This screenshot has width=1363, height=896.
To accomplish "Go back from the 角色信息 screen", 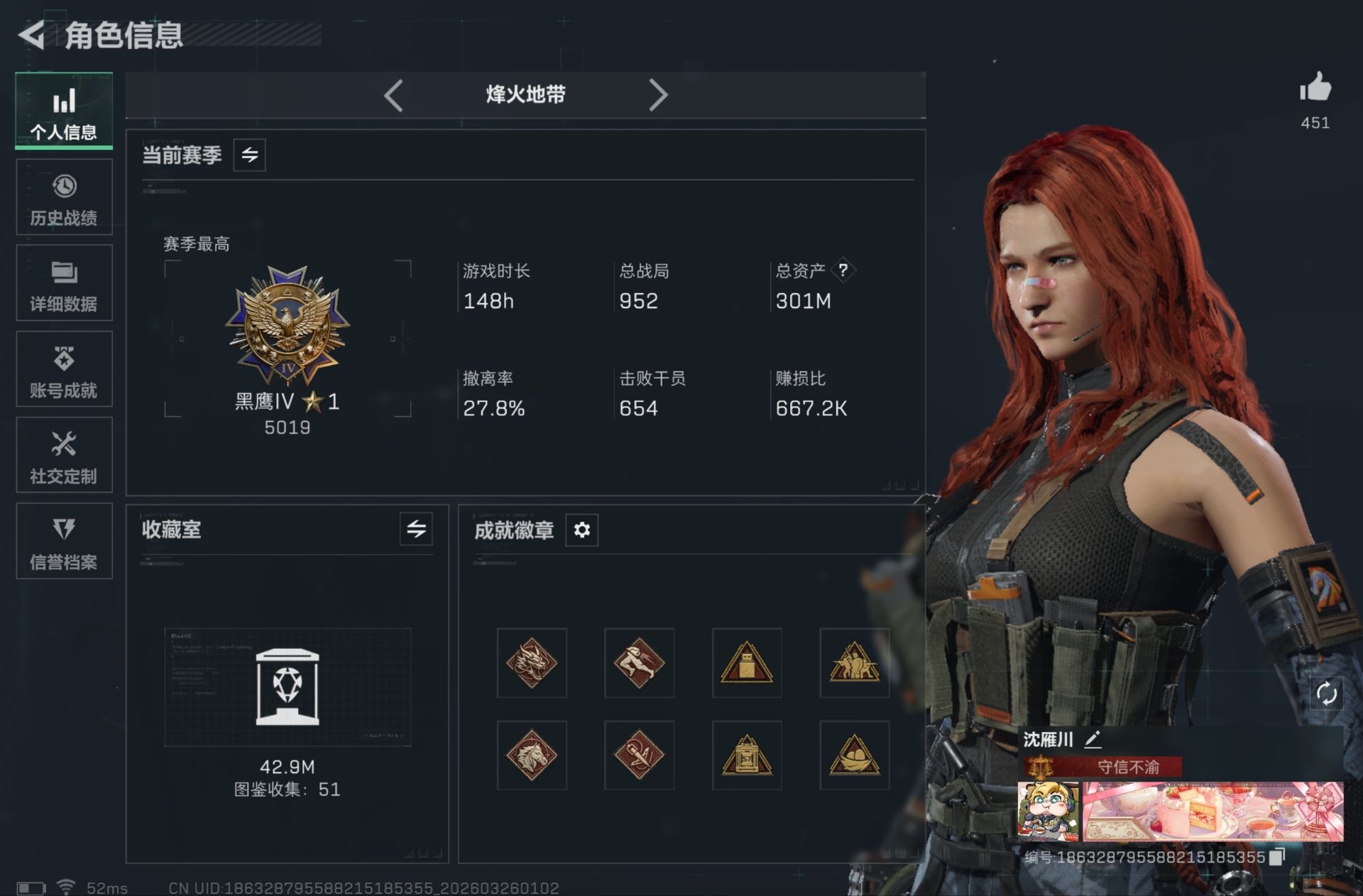I will [32, 35].
